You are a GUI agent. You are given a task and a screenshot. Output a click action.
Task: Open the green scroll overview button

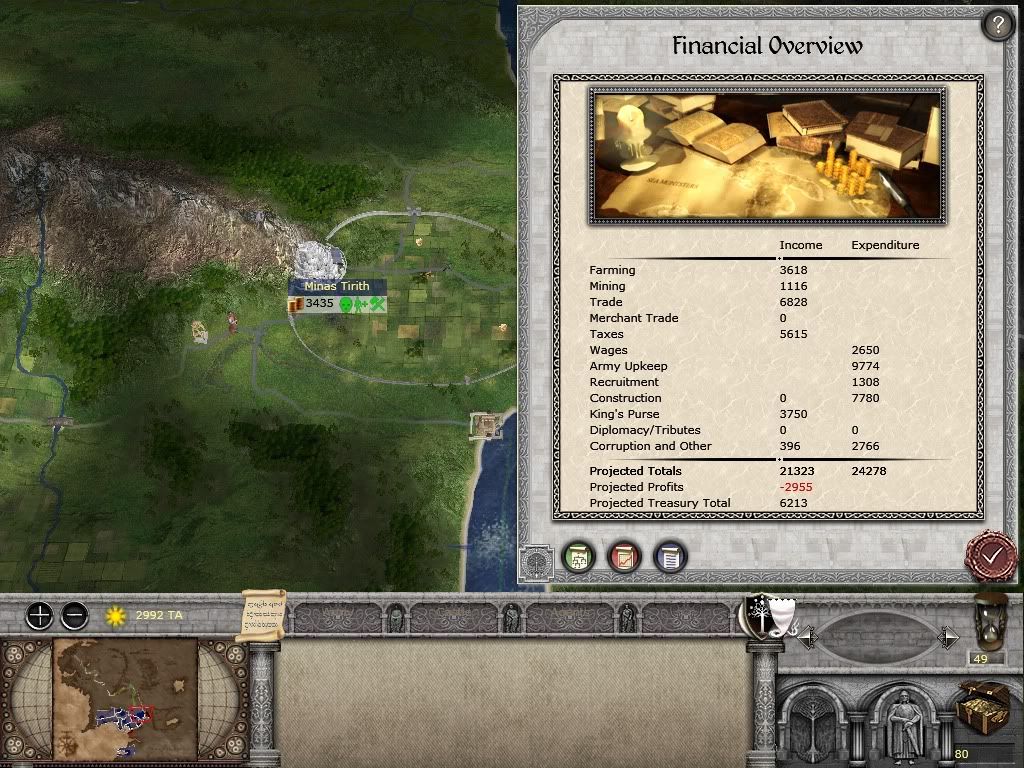pos(577,557)
